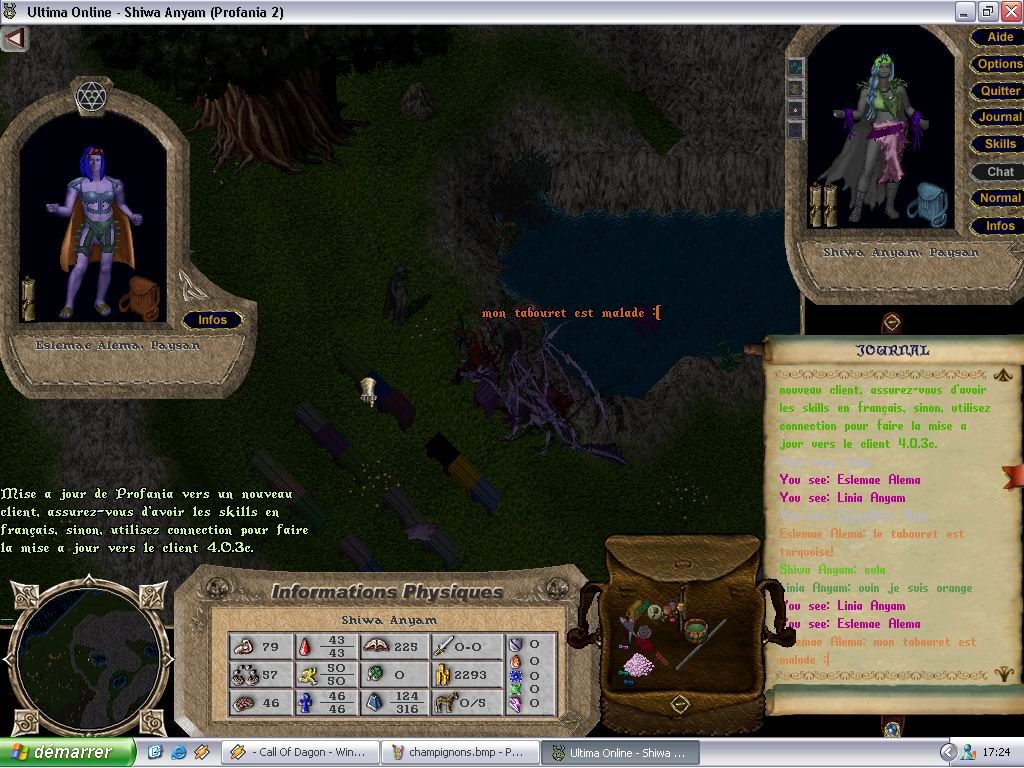Collapse the Journal scroll using its bottom gem
1024x768 pixels.
point(892,729)
